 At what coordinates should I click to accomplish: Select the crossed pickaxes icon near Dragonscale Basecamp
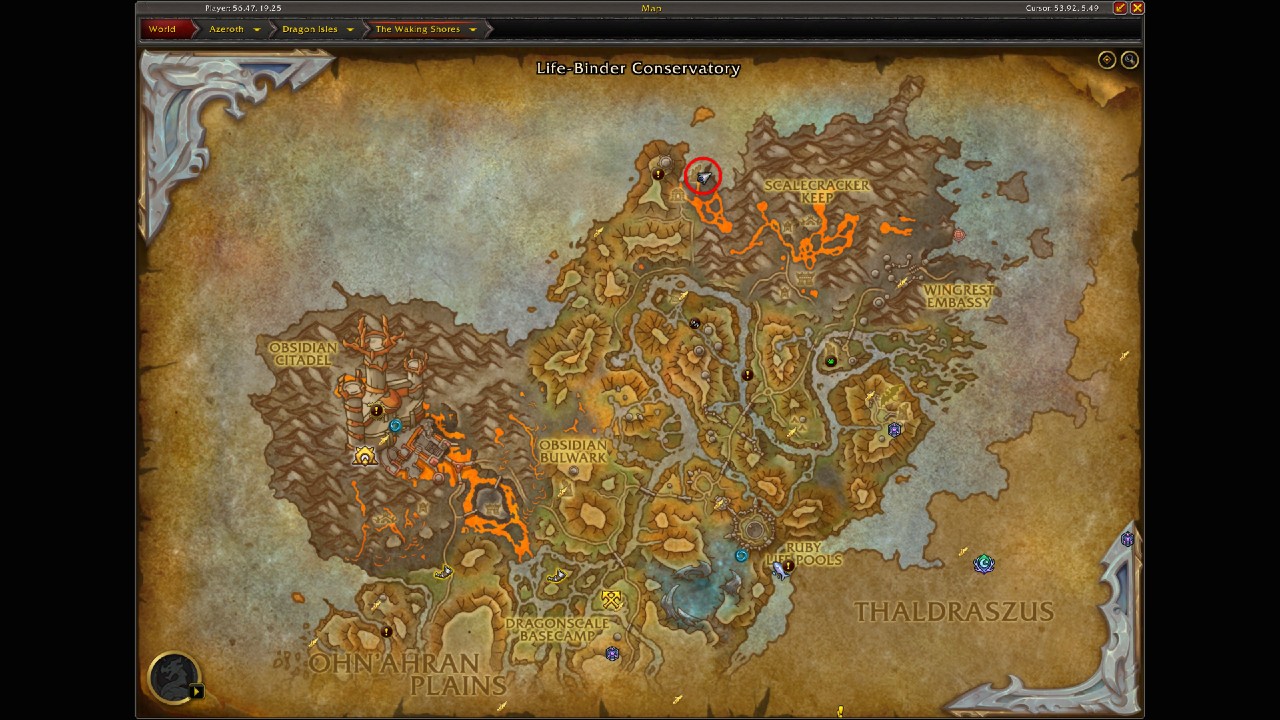tap(611, 601)
